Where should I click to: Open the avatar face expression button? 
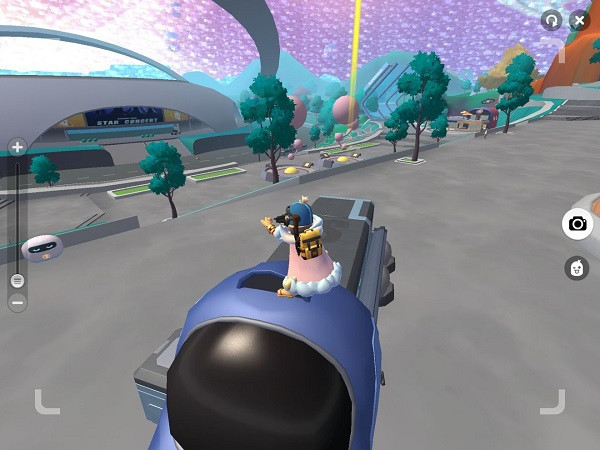(577, 268)
